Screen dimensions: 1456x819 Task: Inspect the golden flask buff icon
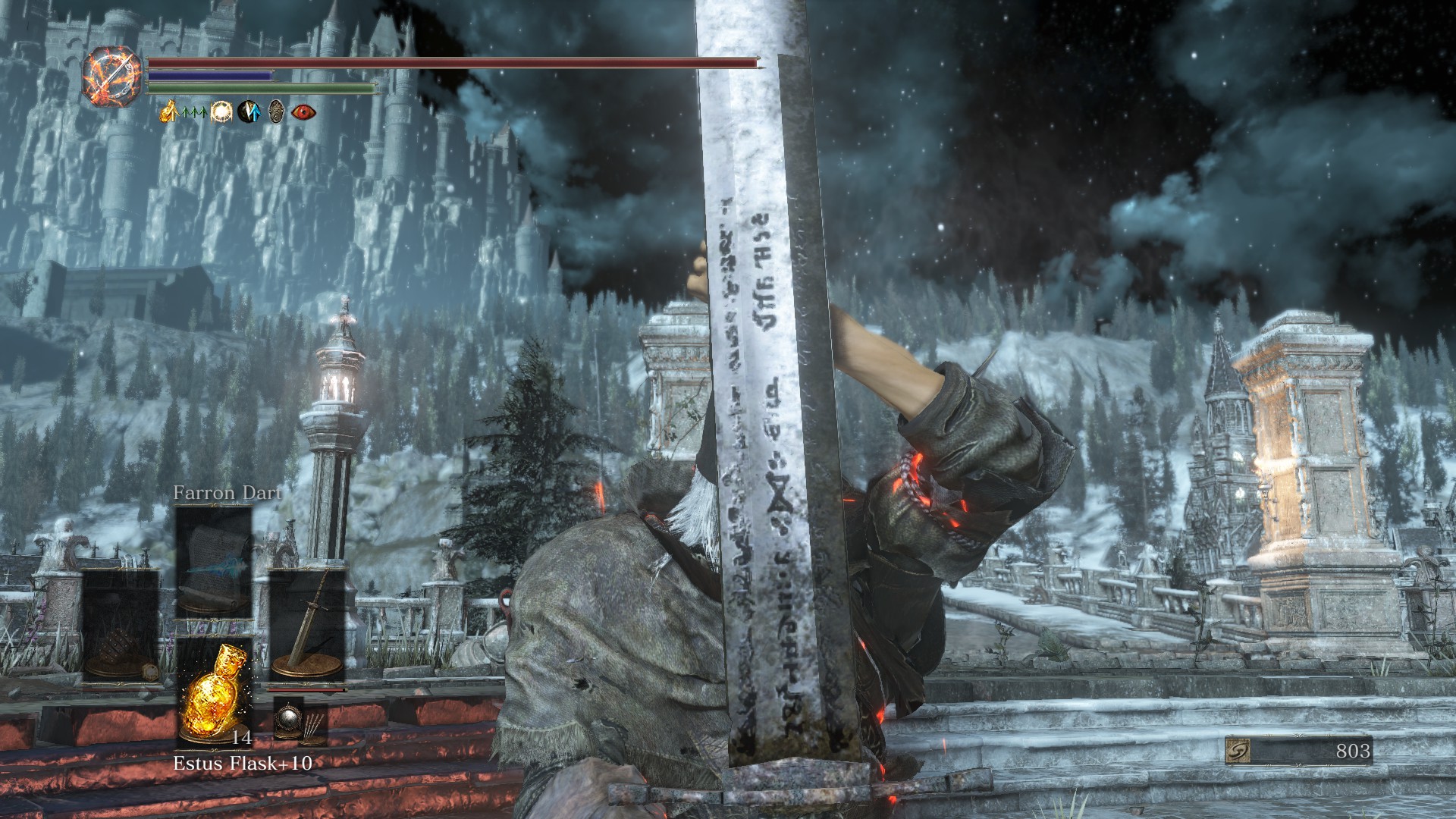pyautogui.click(x=168, y=112)
